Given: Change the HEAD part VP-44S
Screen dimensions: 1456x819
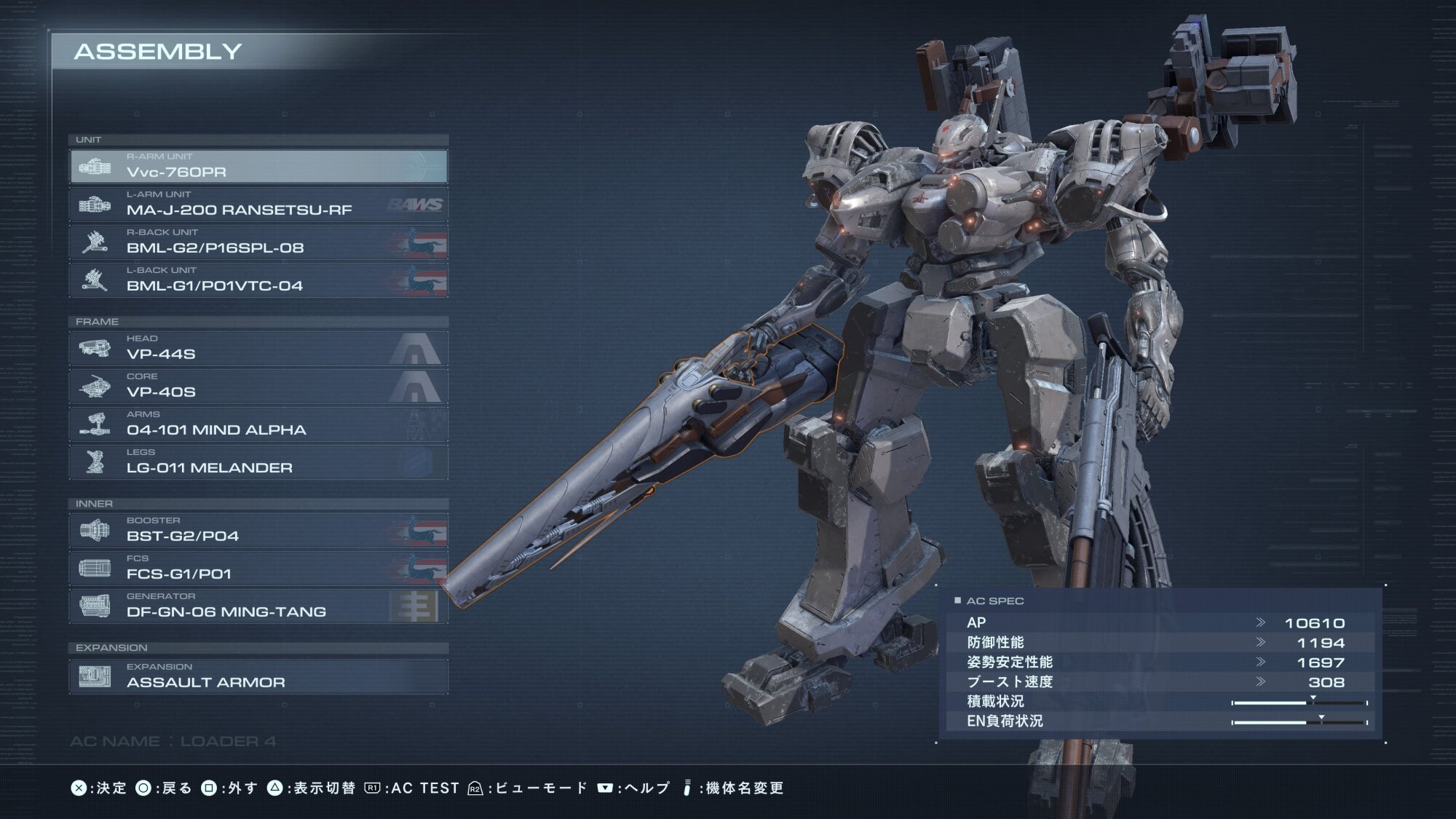Looking at the screenshot, I should [258, 349].
